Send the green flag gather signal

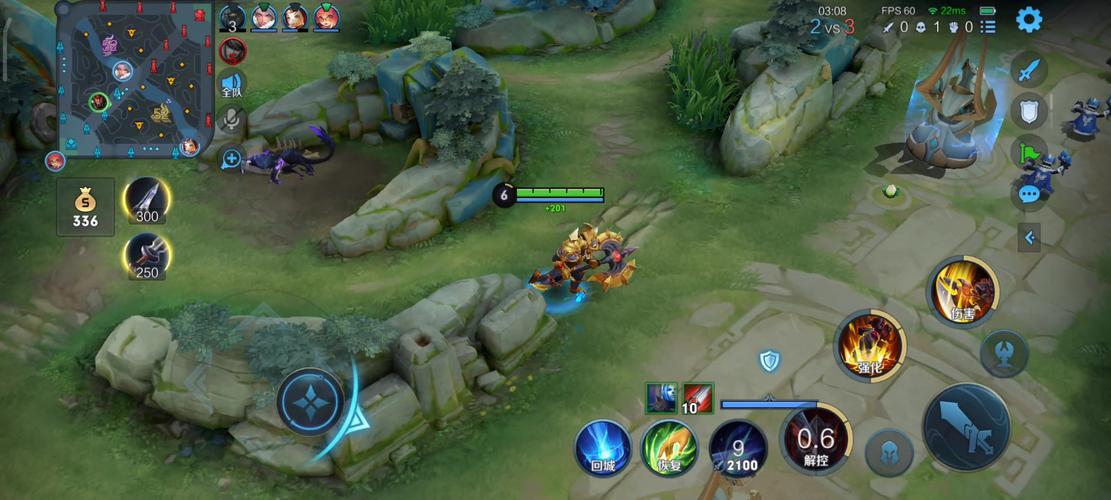[x=1029, y=153]
